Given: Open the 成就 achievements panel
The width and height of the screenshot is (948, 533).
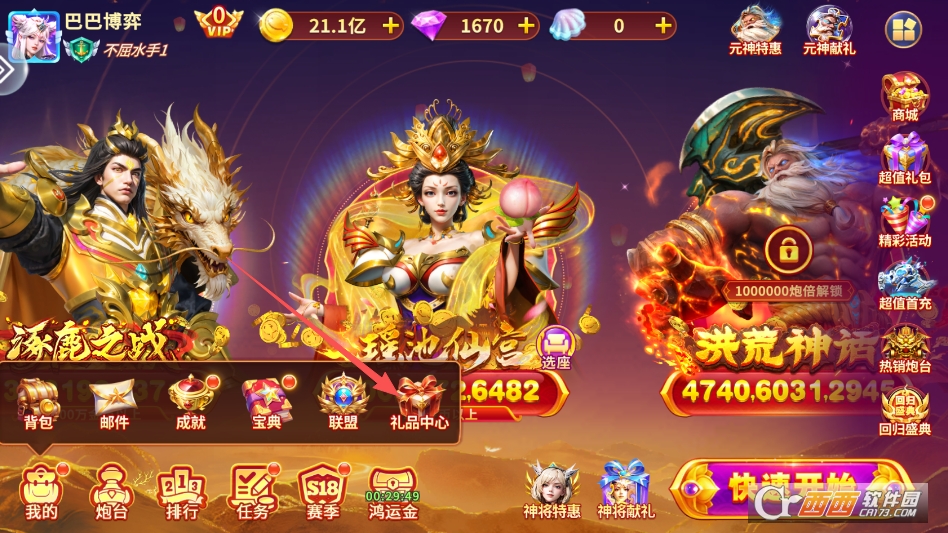Looking at the screenshot, I should point(190,401).
